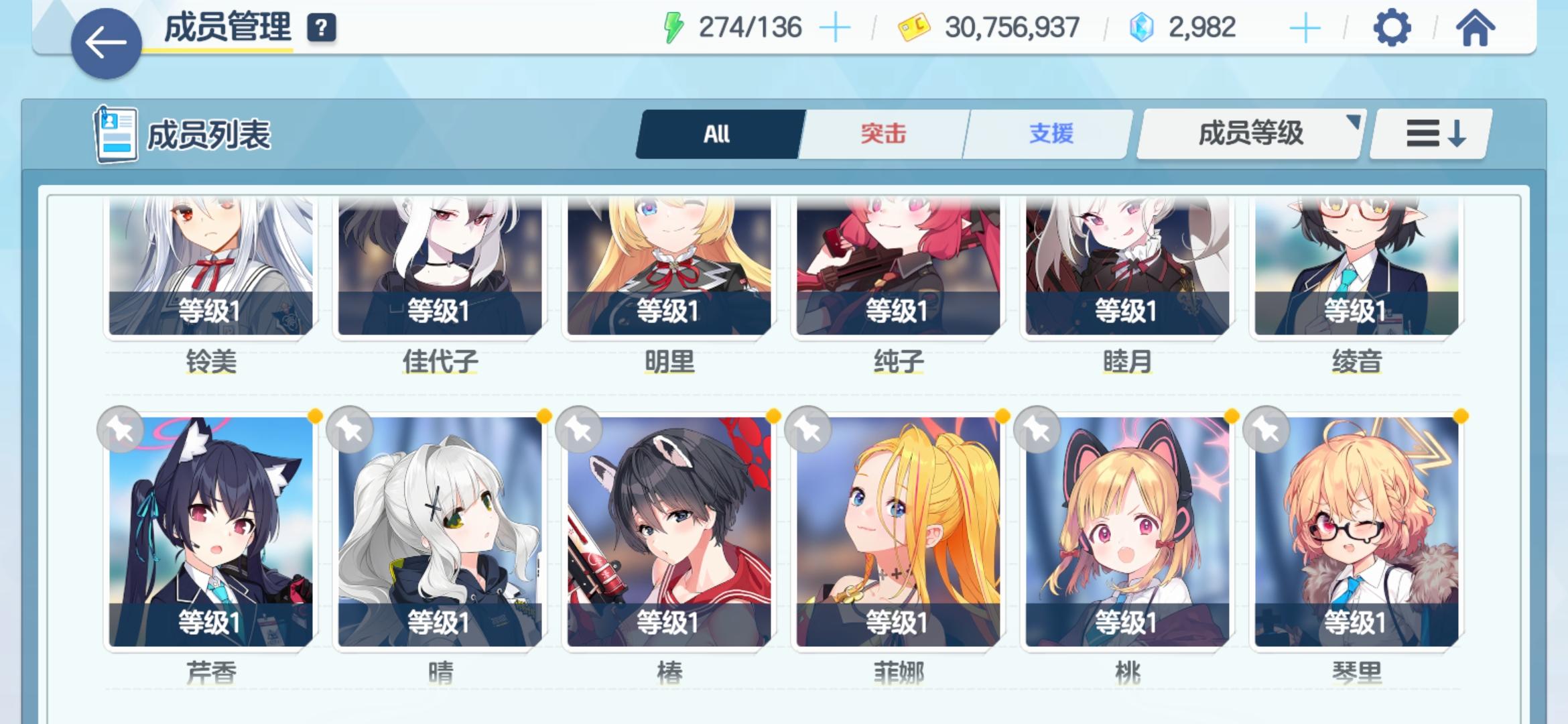This screenshot has width=1568, height=724.
Task: Open the settings gear icon
Action: click(1392, 28)
